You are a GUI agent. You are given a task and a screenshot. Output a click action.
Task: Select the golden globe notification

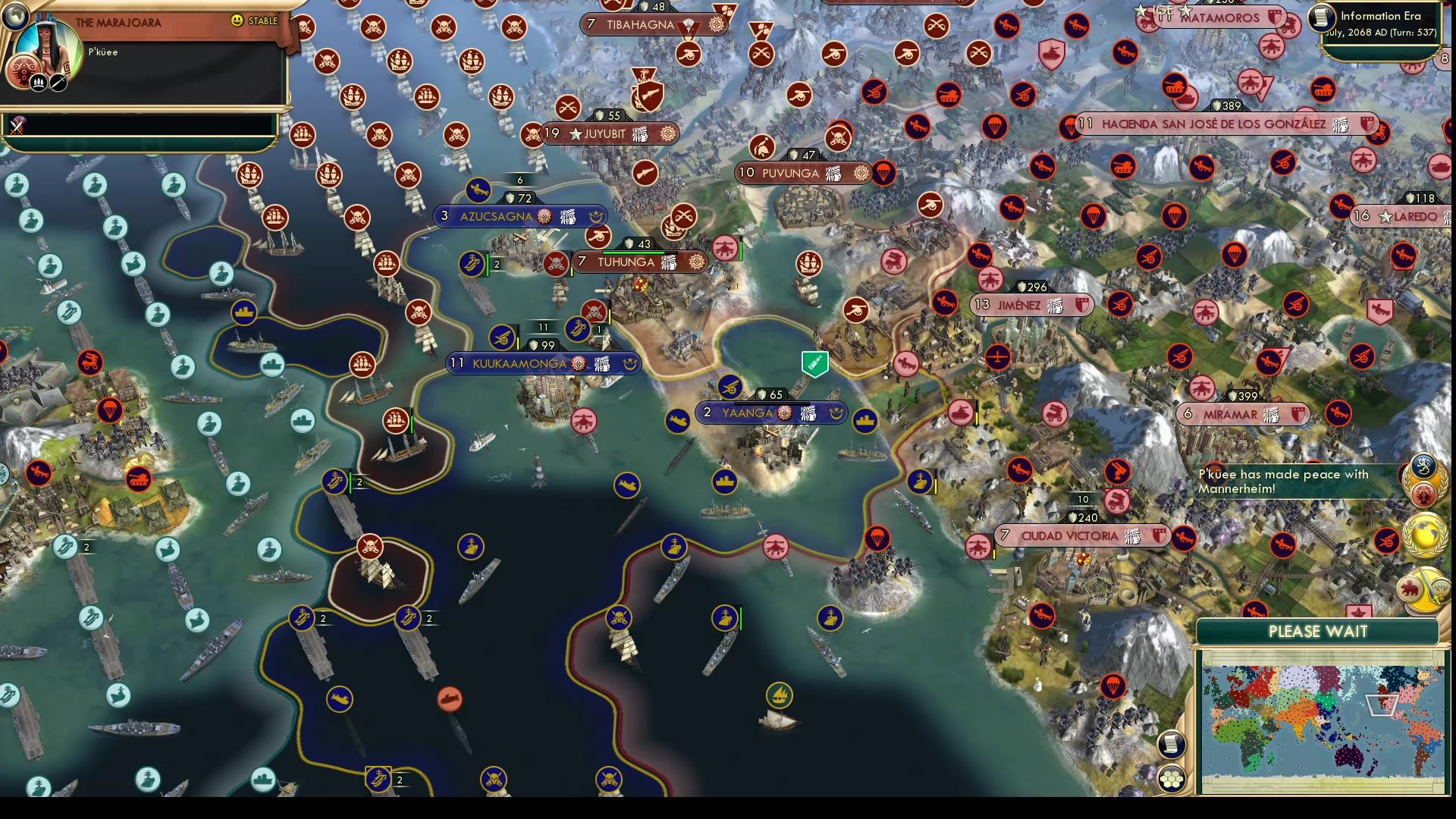1424,533
